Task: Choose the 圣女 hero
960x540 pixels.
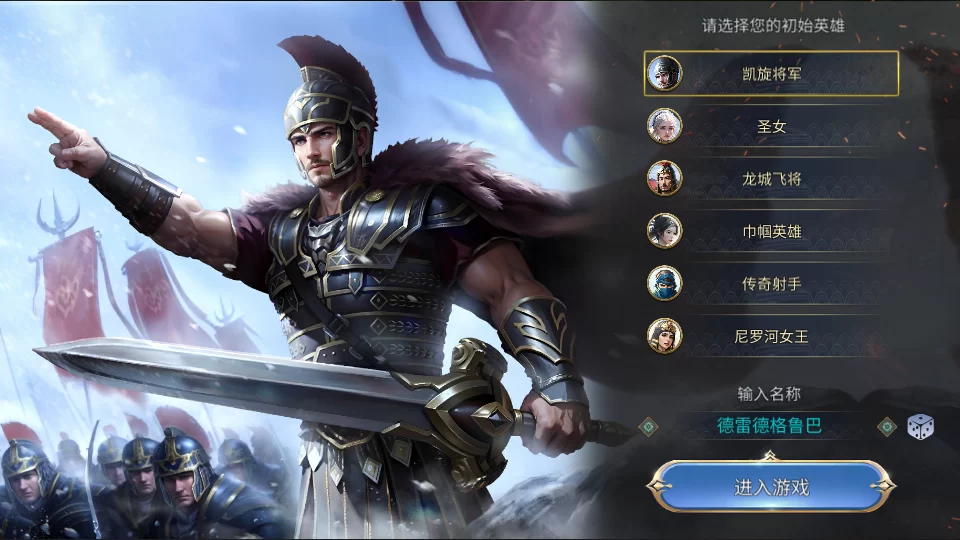Action: [x=771, y=126]
